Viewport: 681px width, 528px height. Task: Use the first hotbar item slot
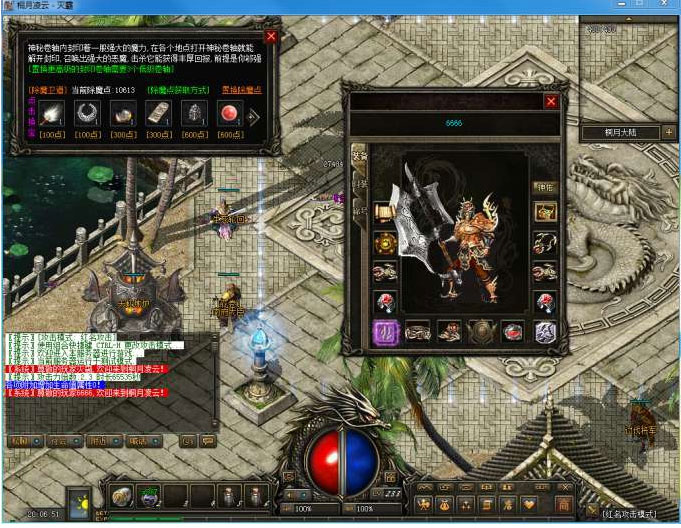122,496
